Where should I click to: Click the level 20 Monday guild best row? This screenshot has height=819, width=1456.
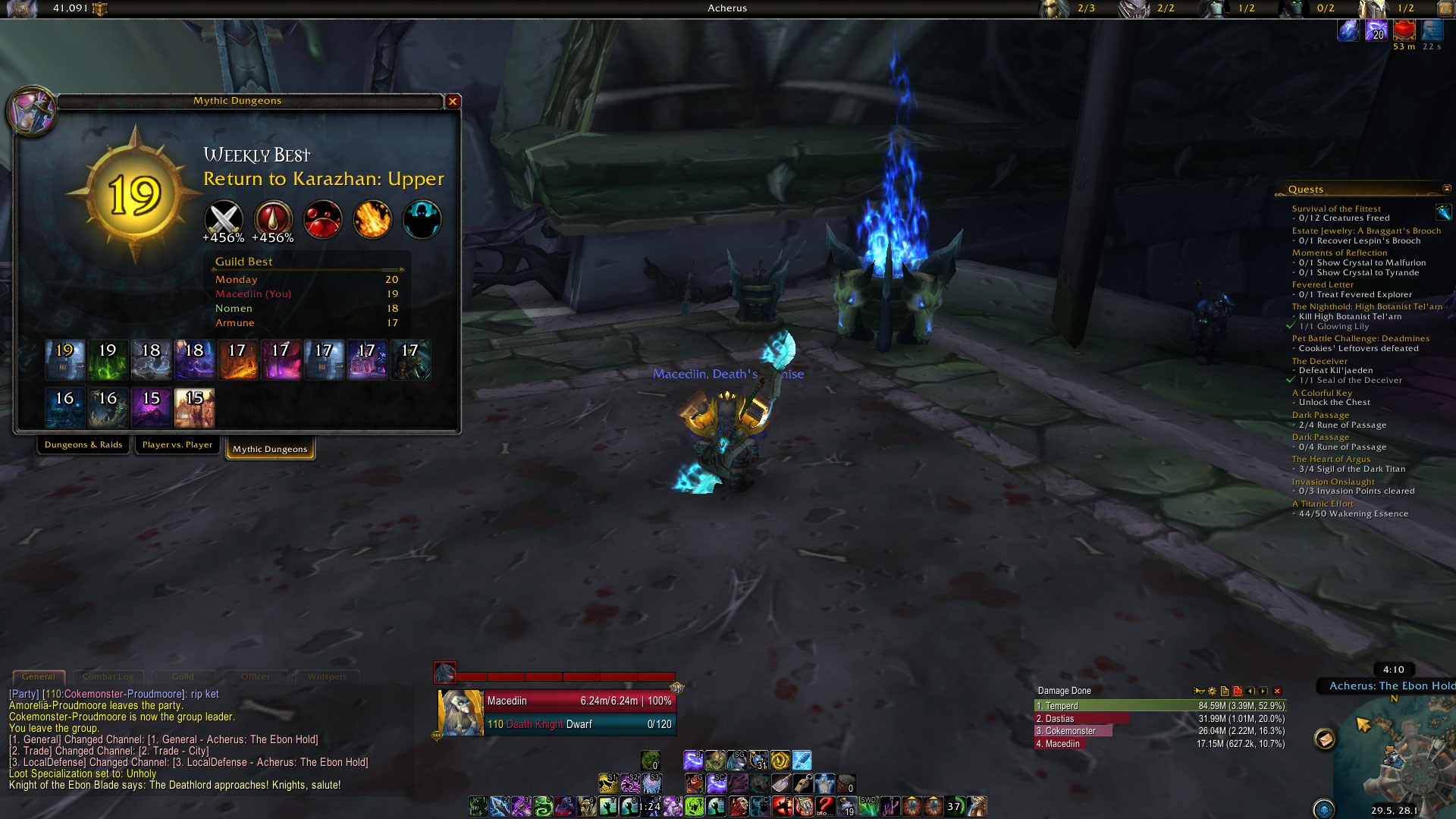click(x=306, y=280)
